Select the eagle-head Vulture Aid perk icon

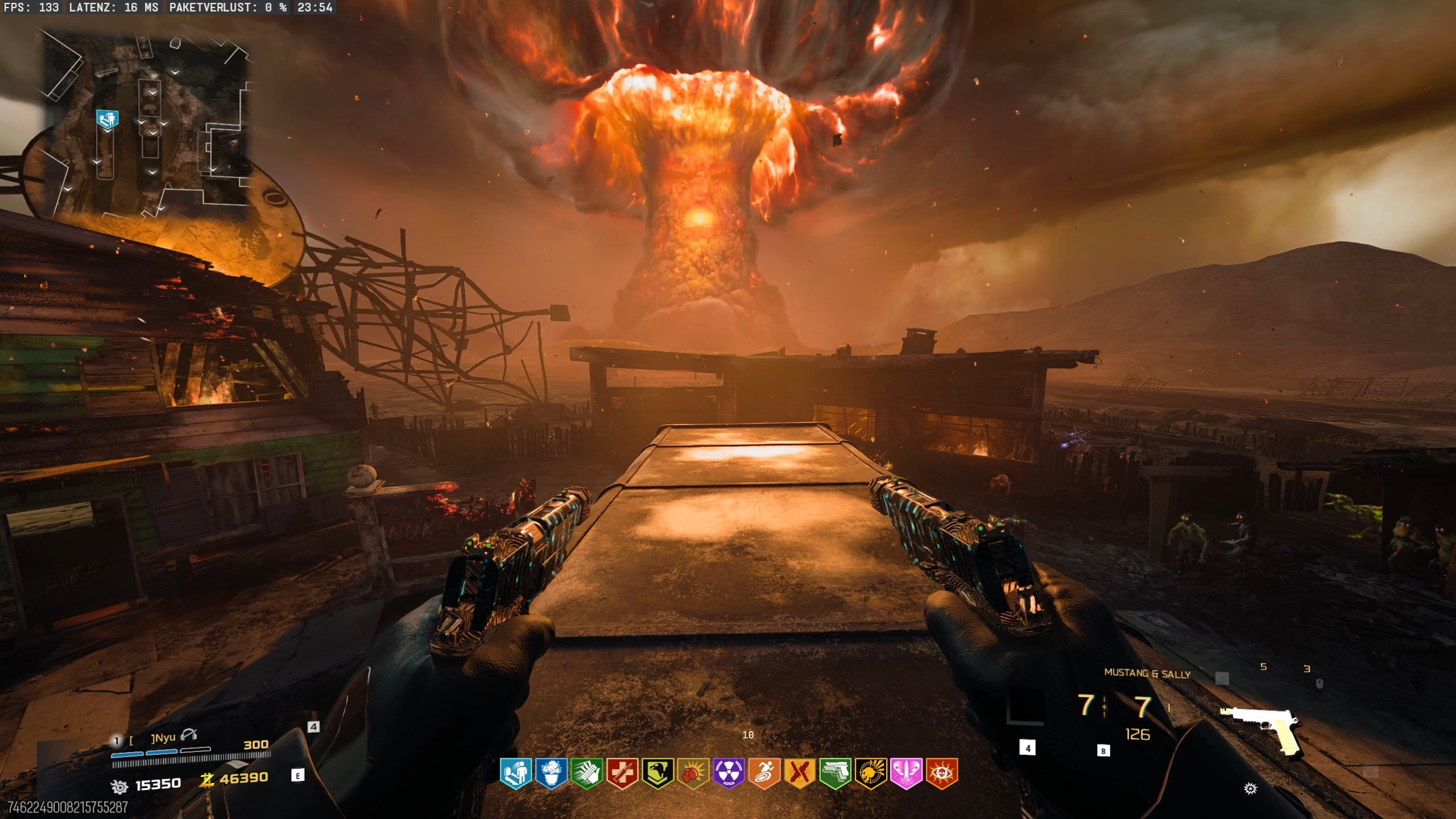click(657, 773)
